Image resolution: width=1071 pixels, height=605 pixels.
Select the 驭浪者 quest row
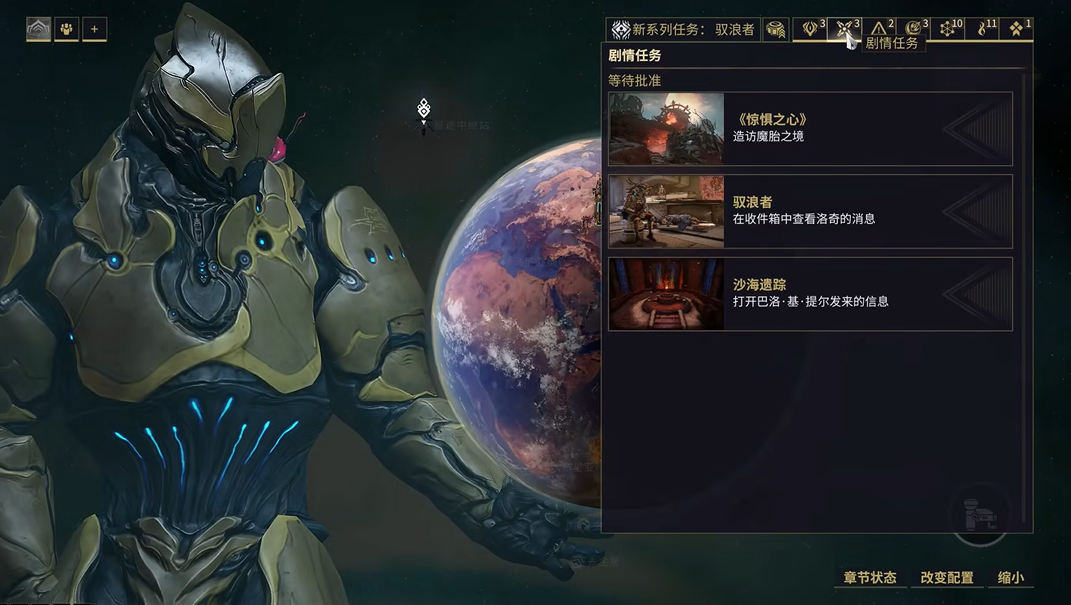(810, 211)
